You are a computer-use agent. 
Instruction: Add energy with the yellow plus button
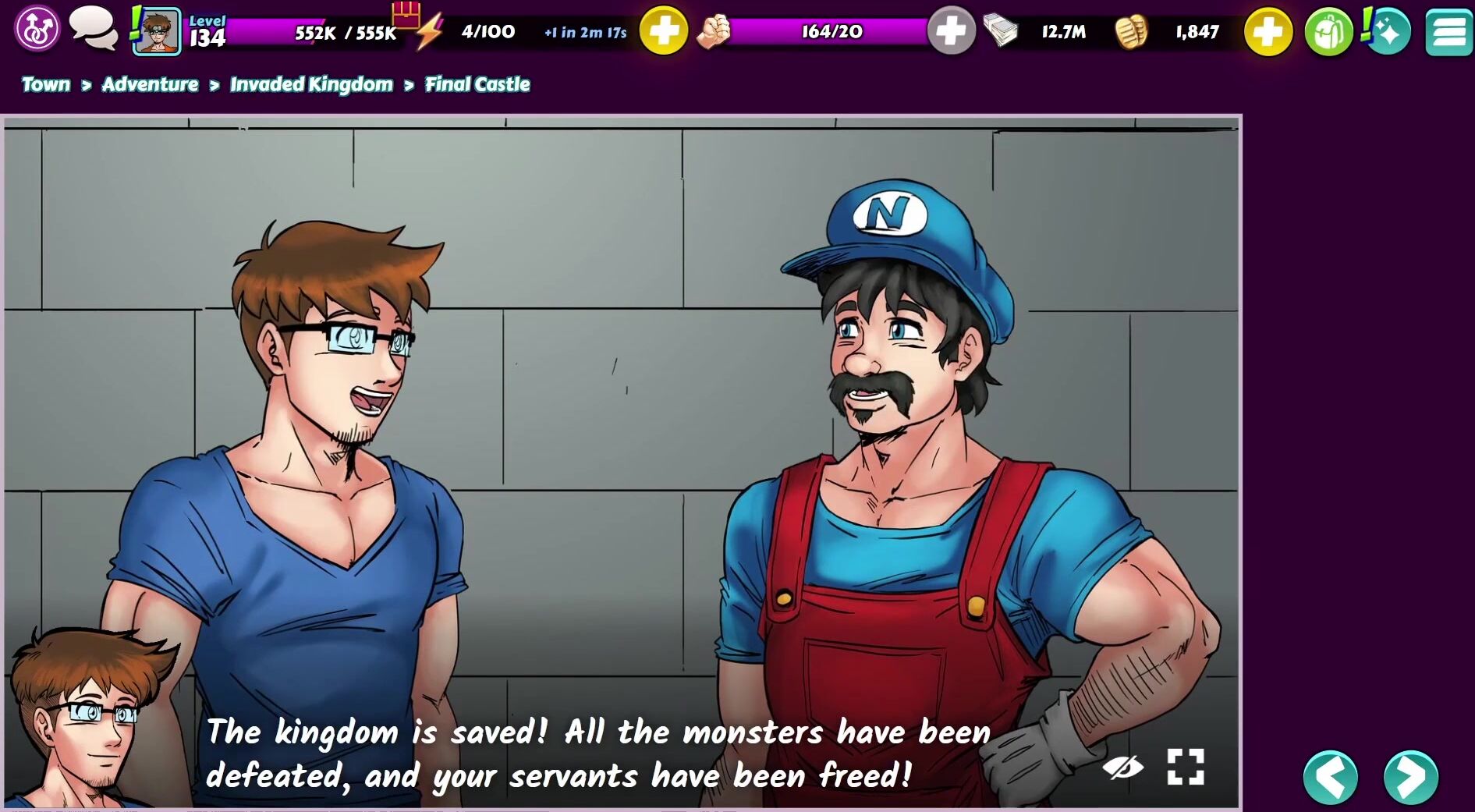point(663,32)
